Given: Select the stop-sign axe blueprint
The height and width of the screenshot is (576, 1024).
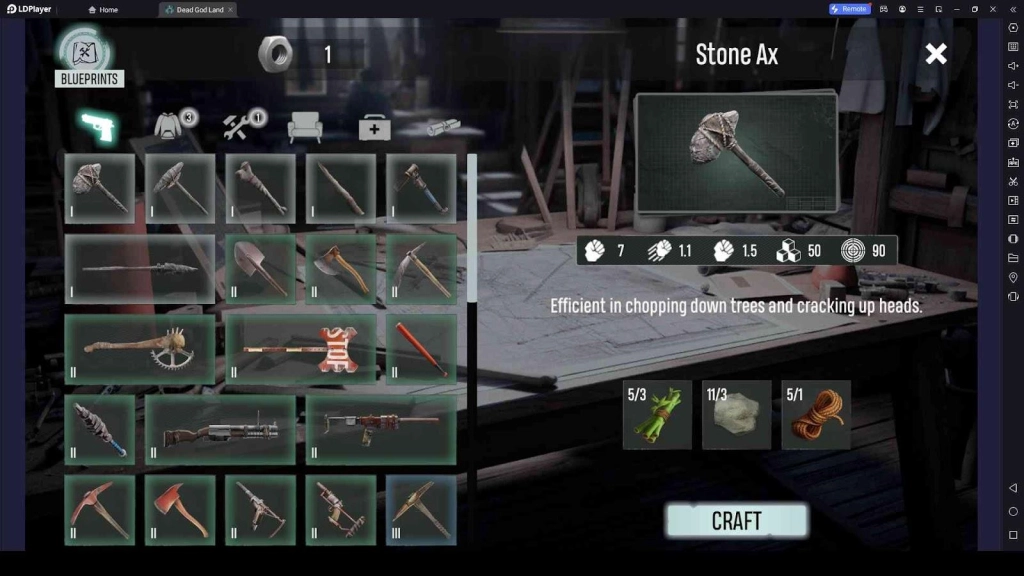Looking at the screenshot, I should (x=301, y=349).
